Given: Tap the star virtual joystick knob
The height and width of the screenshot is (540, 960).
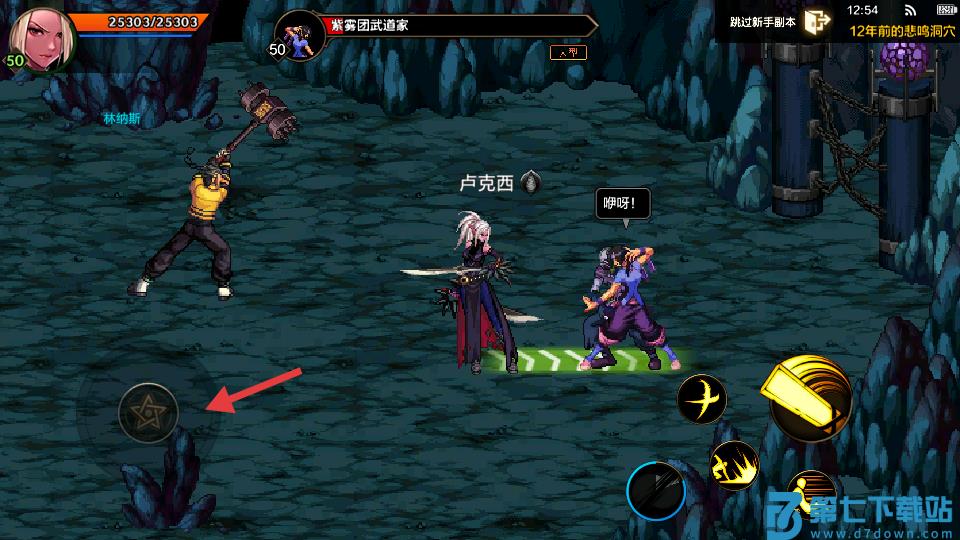Looking at the screenshot, I should pyautogui.click(x=148, y=412).
